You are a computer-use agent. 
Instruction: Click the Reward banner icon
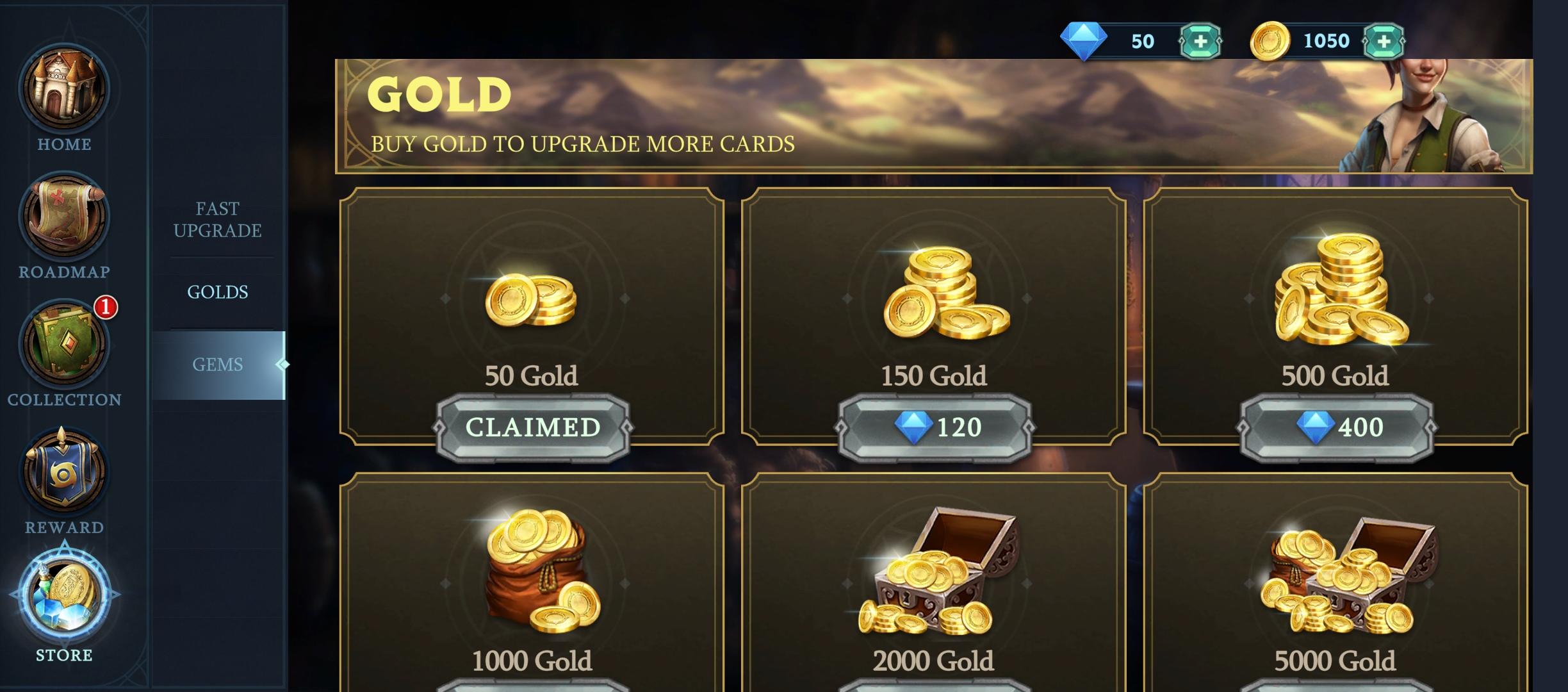coord(64,472)
